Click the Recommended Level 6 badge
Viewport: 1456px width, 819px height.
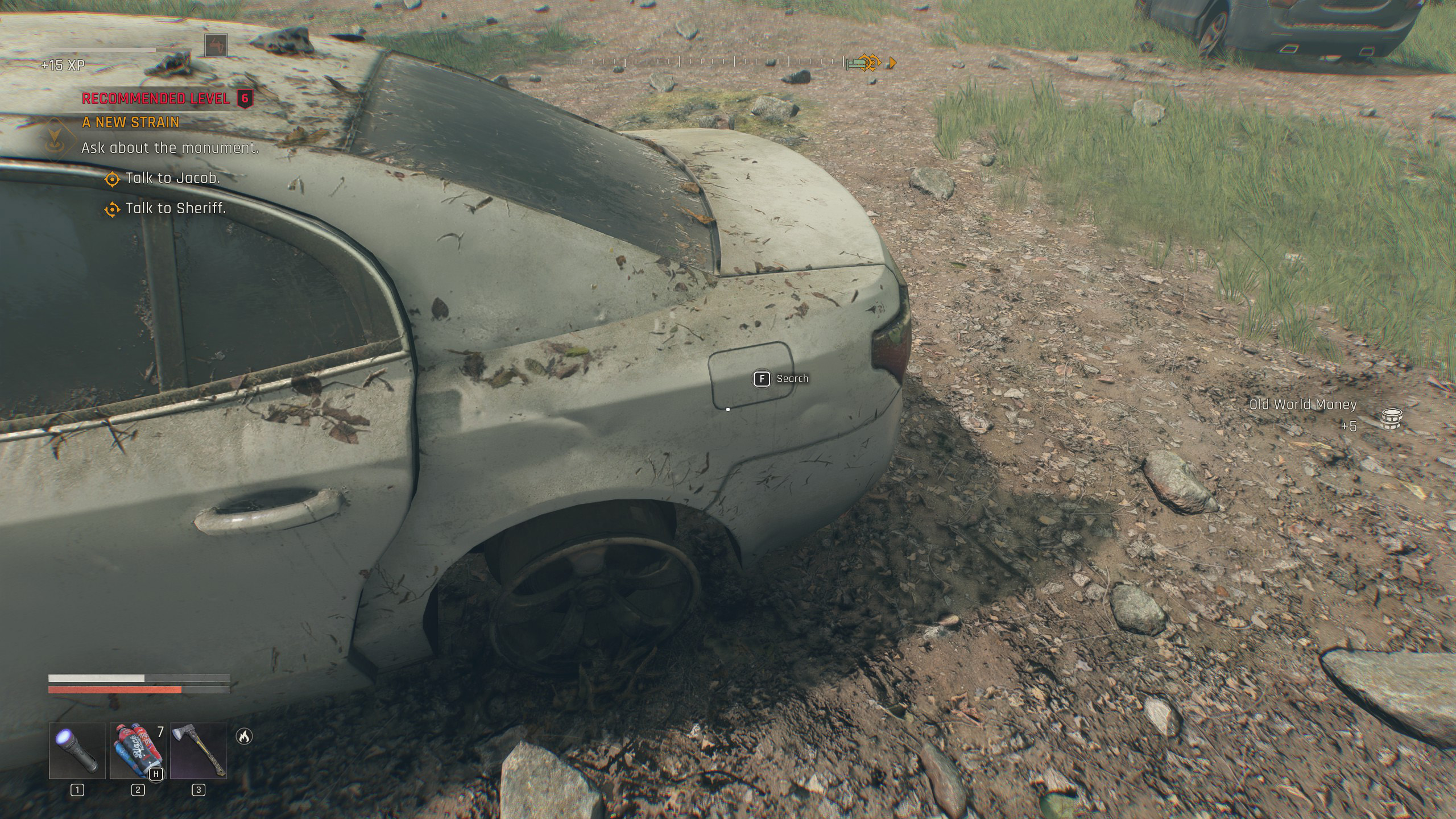(x=245, y=98)
